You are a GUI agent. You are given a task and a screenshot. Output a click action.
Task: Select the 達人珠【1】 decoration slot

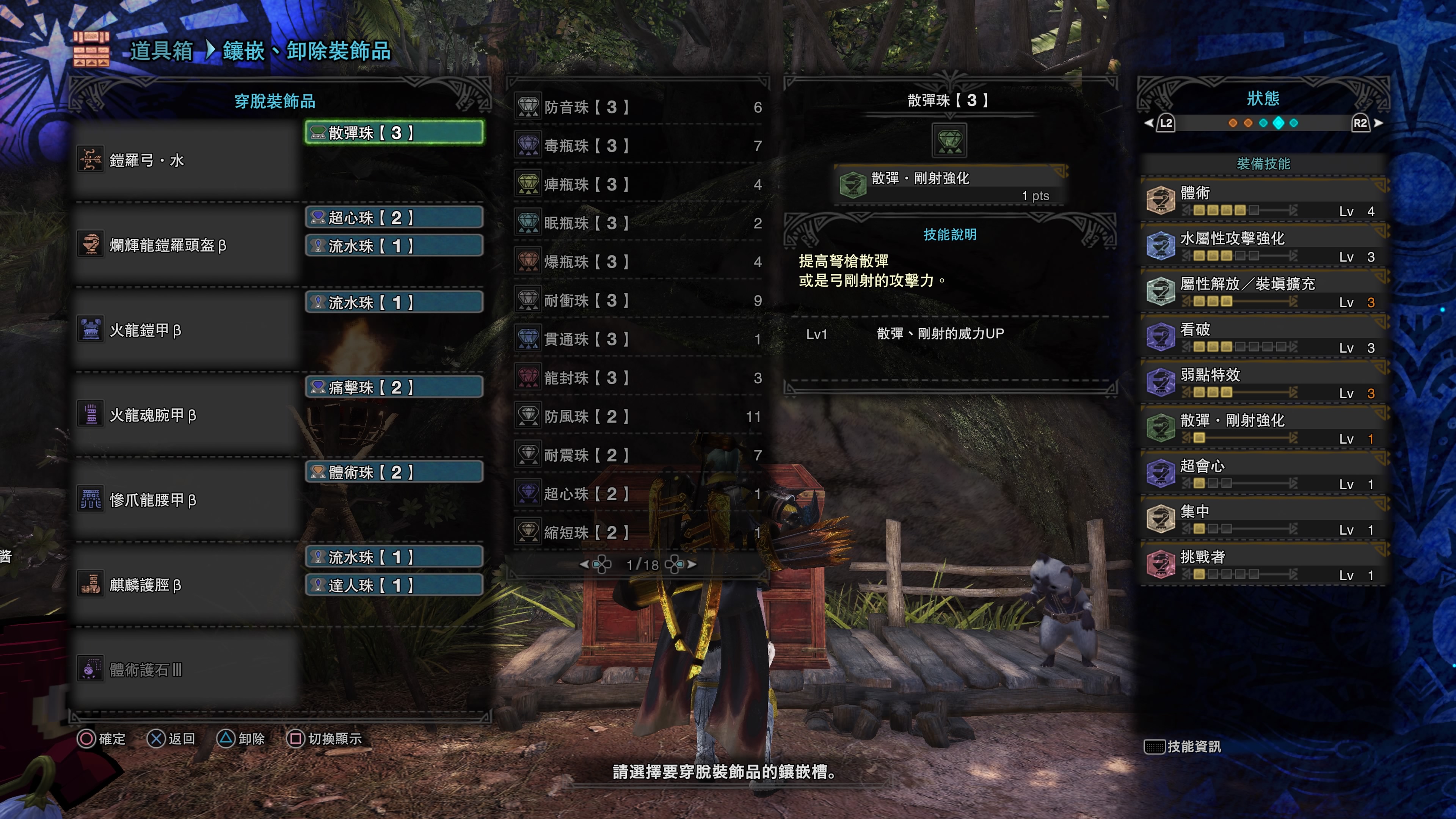tap(394, 585)
